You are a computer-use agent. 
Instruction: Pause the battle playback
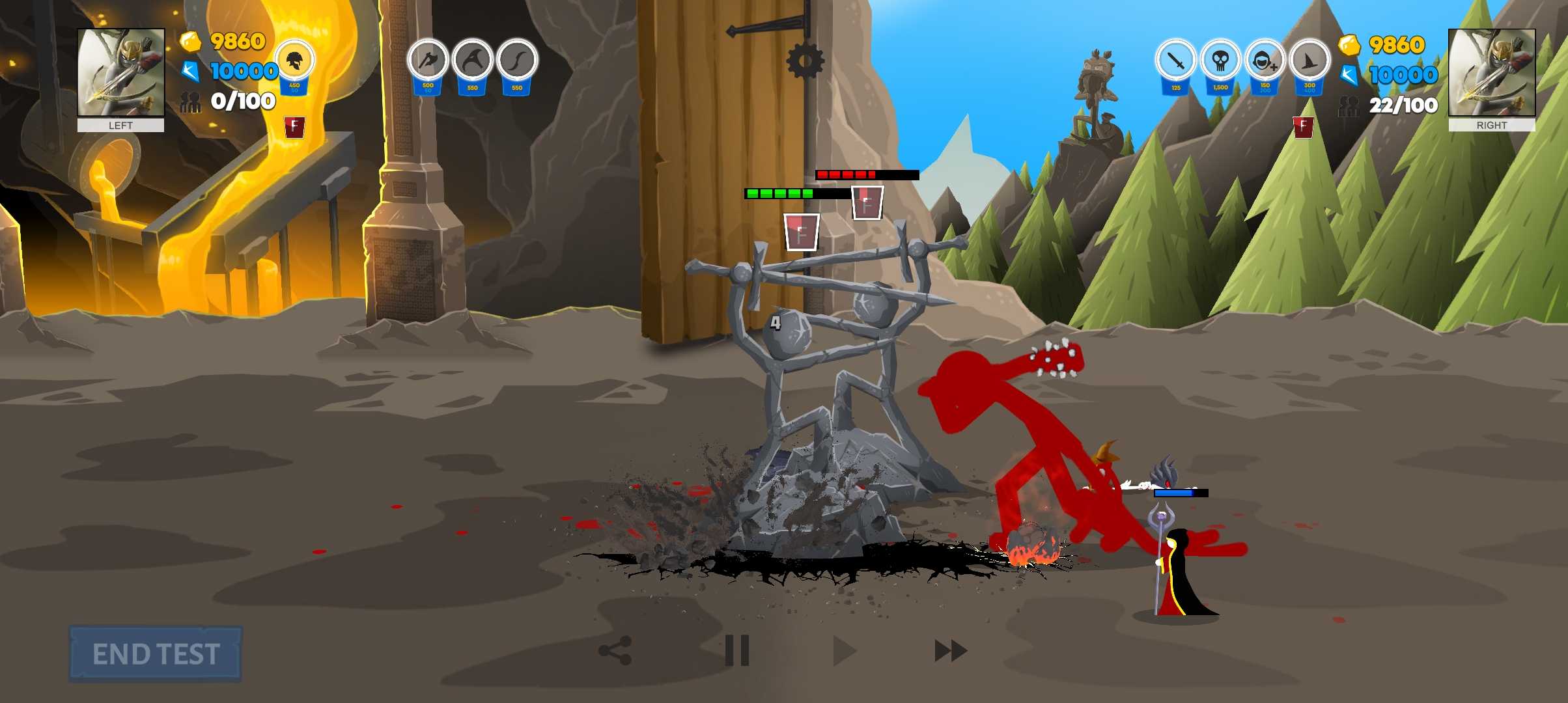click(737, 650)
